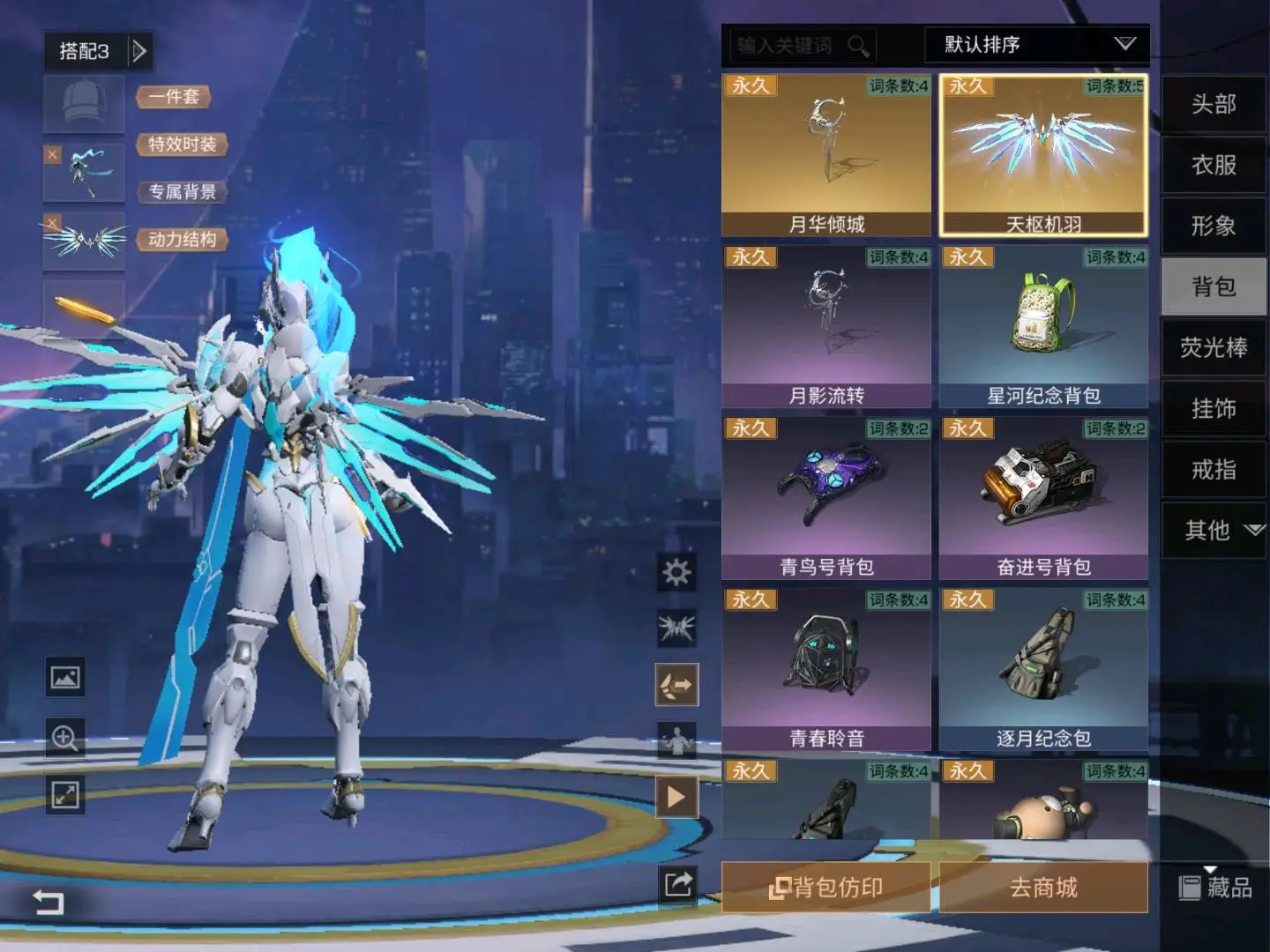Choose the 逐月纪念包 item
This screenshot has width=1270, height=952.
pyautogui.click(x=1043, y=669)
